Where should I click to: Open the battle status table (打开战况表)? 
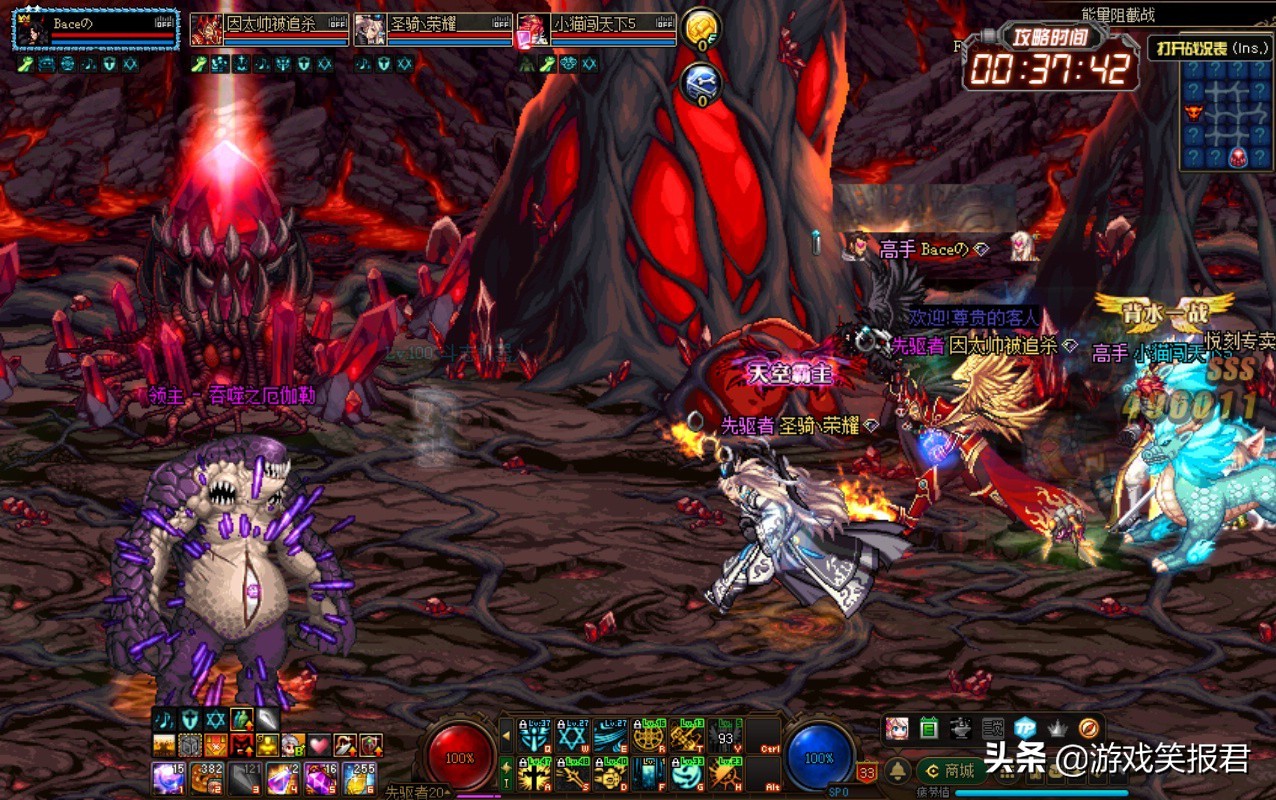[x=1209, y=47]
